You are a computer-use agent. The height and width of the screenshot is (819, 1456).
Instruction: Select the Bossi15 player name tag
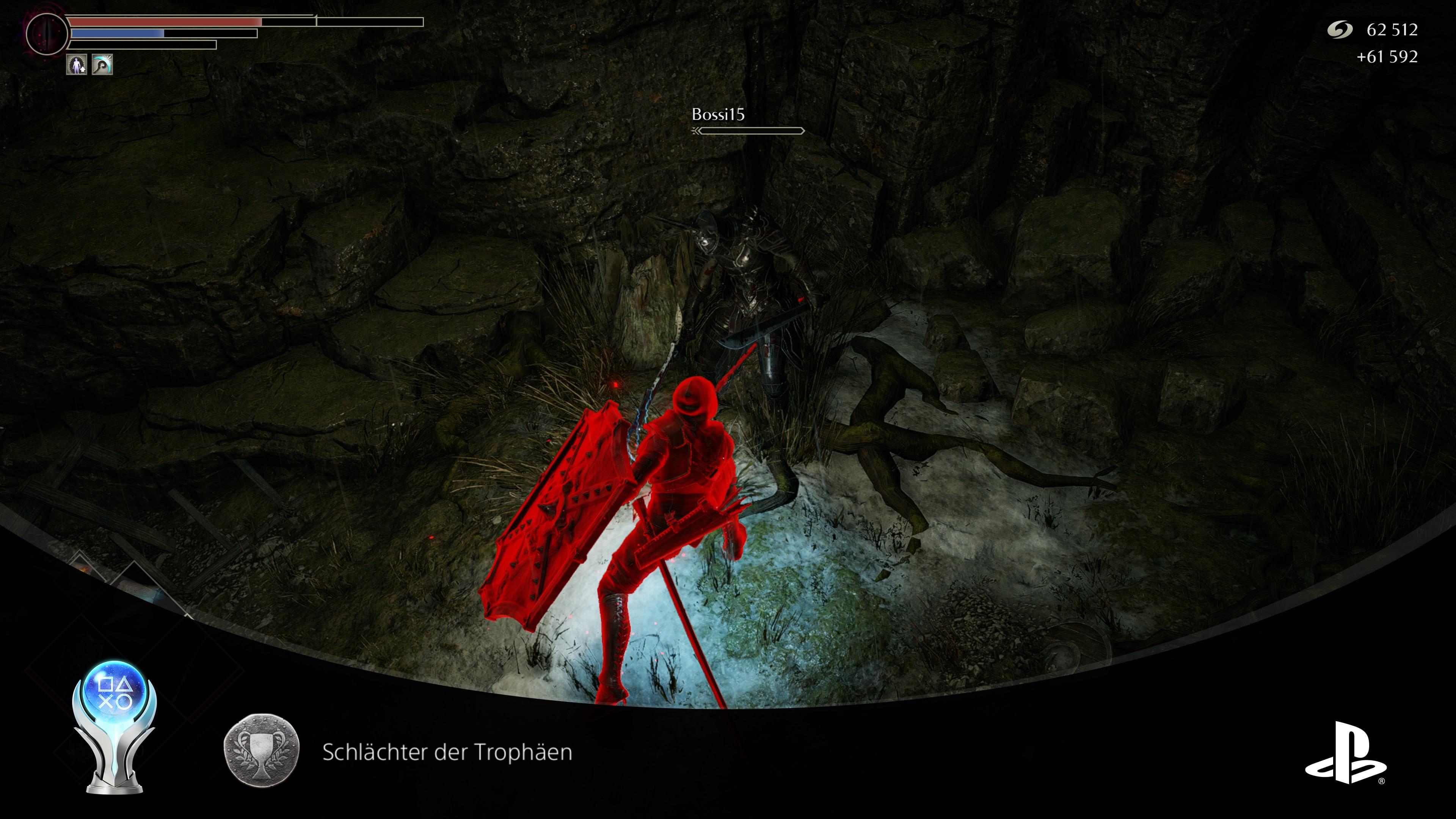(718, 115)
